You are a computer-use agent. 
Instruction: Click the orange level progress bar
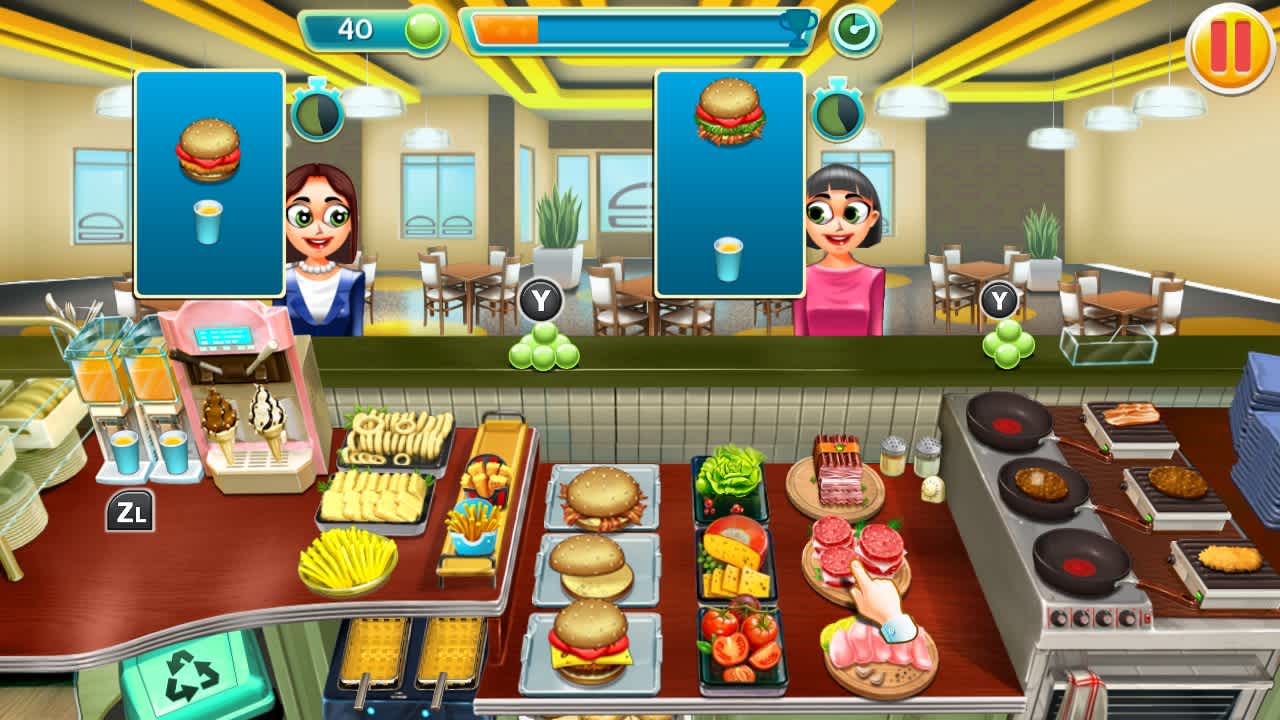point(505,29)
